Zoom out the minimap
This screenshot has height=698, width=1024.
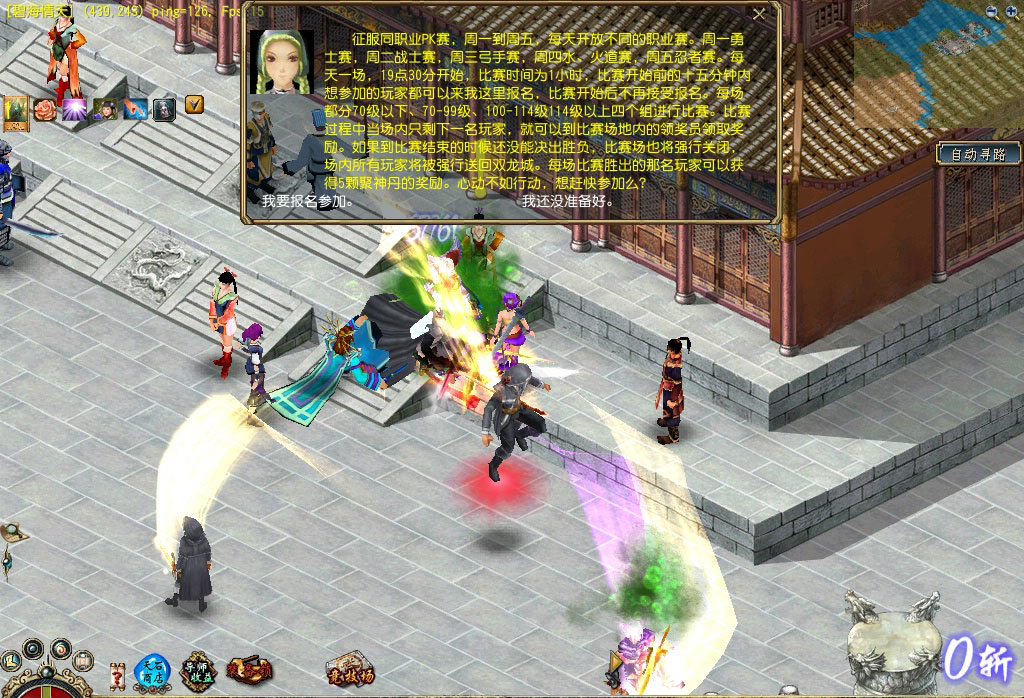(992, 12)
